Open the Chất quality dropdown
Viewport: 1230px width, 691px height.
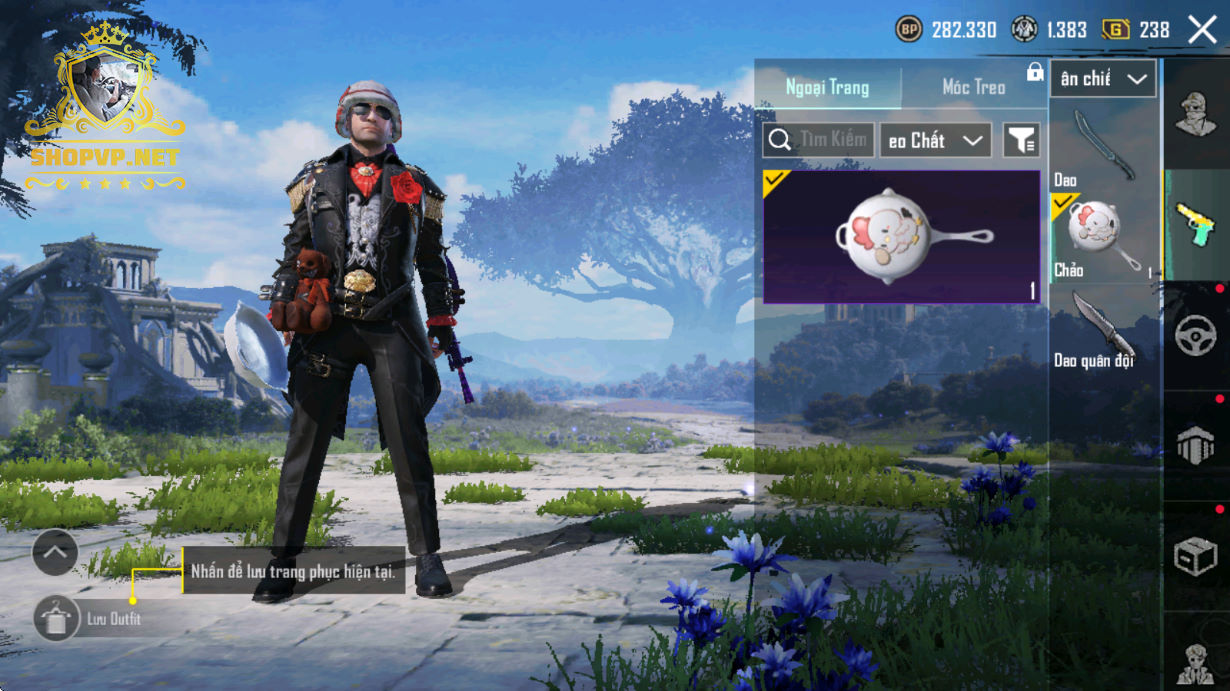tap(935, 141)
